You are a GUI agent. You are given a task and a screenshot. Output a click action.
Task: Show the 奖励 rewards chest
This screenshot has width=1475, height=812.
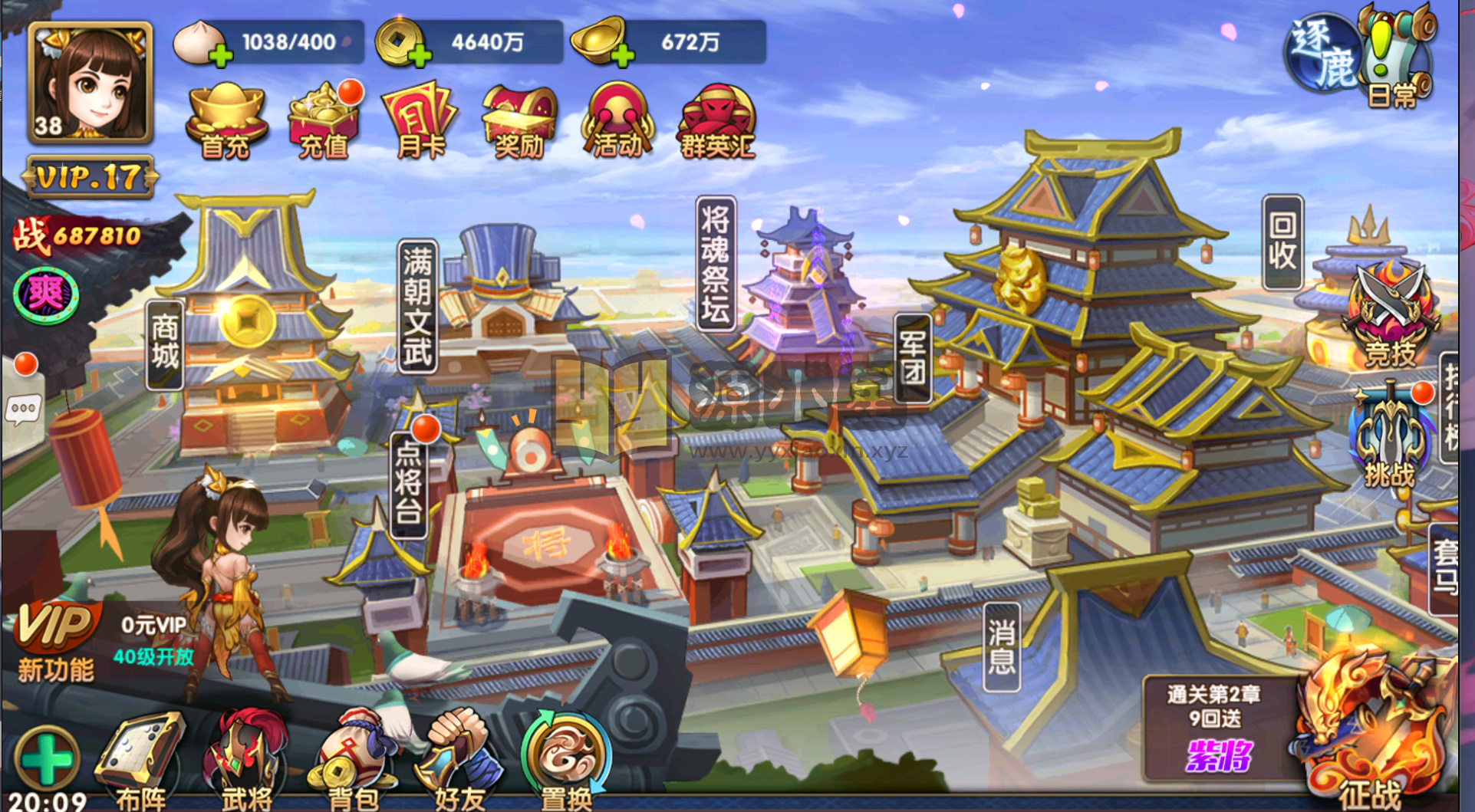519,121
